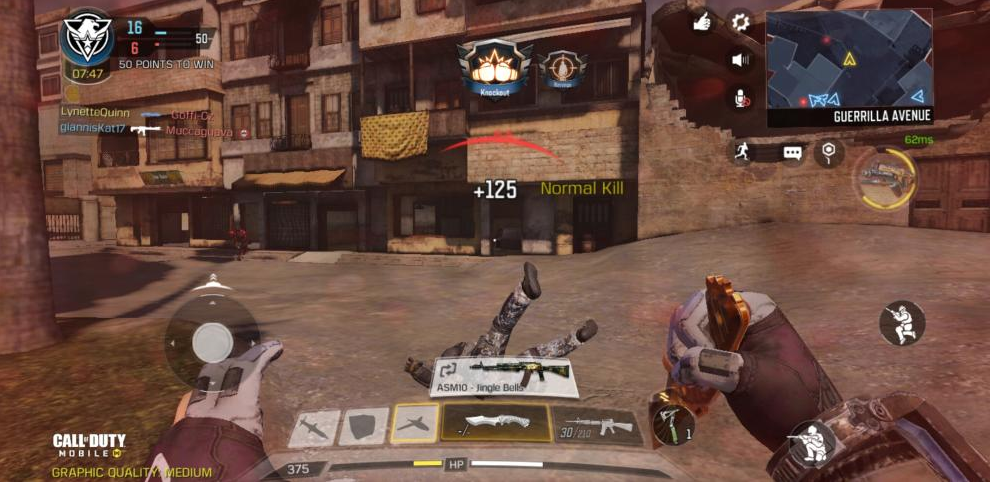Pick up the ASM10 - Jingle Bells weapon

(505, 376)
